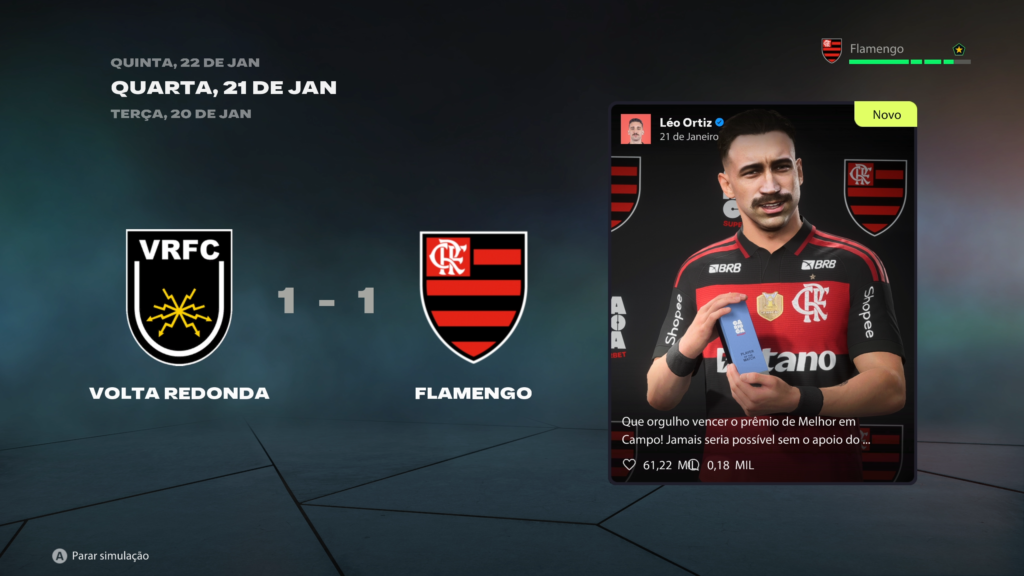Open the post's comments icon
The height and width of the screenshot is (576, 1024).
(693, 465)
